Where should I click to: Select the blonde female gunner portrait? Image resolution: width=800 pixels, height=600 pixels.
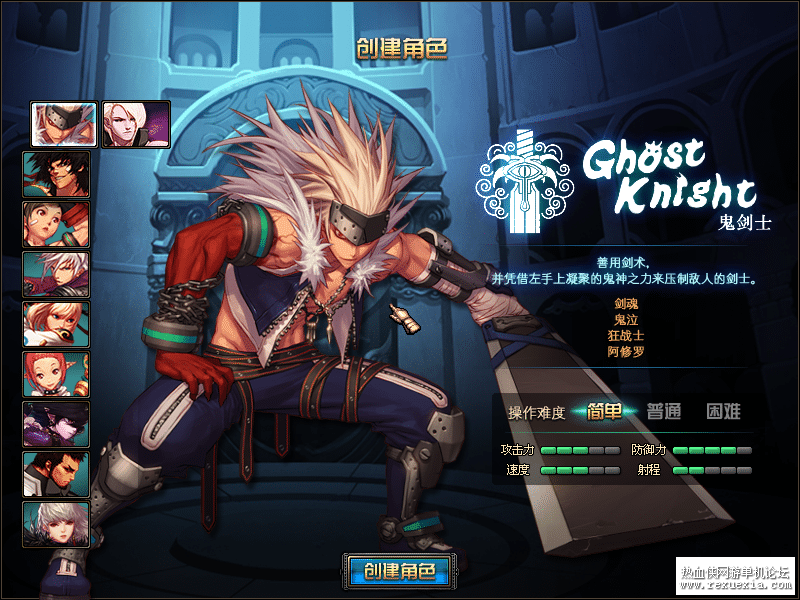coord(57,323)
